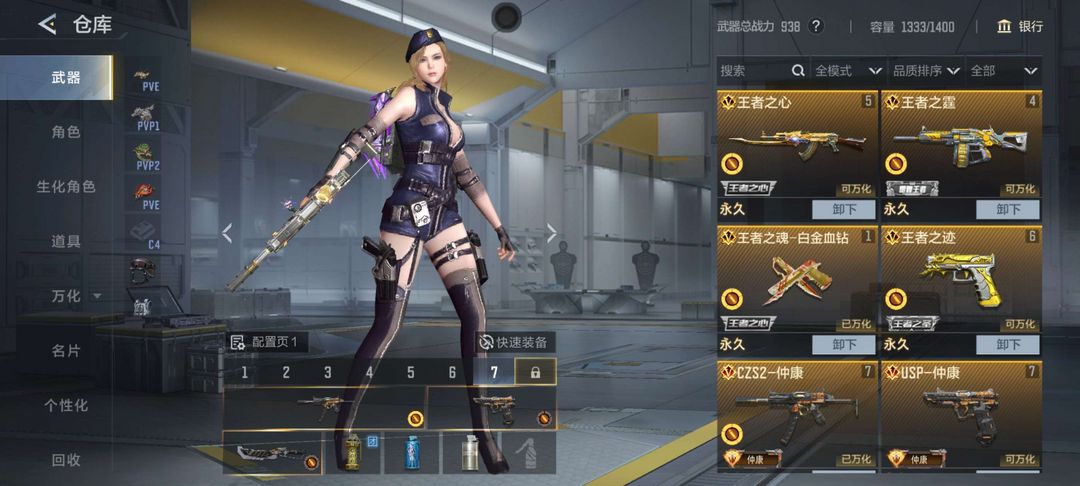Go back using the arrow beside 仓库

tap(47, 25)
